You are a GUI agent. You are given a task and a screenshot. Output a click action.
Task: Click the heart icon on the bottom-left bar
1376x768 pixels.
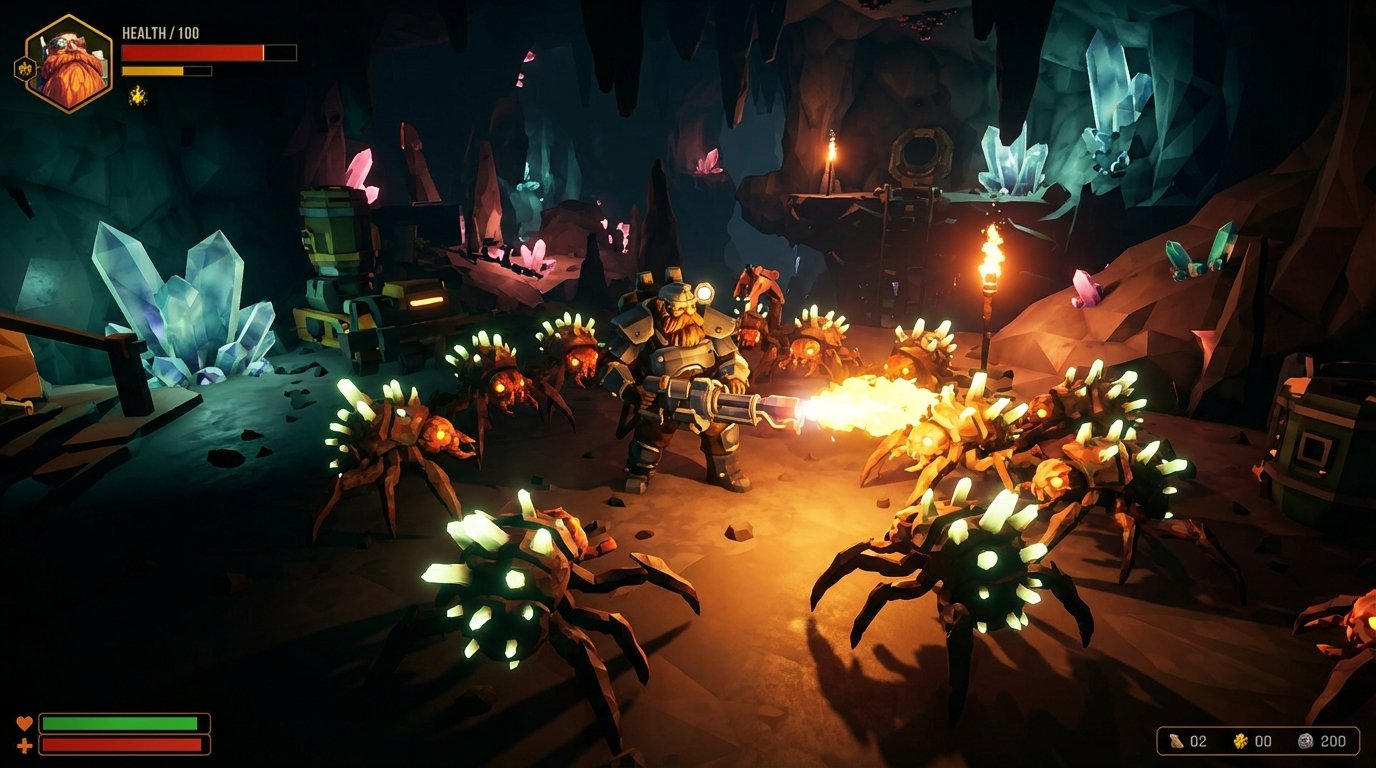coord(27,722)
